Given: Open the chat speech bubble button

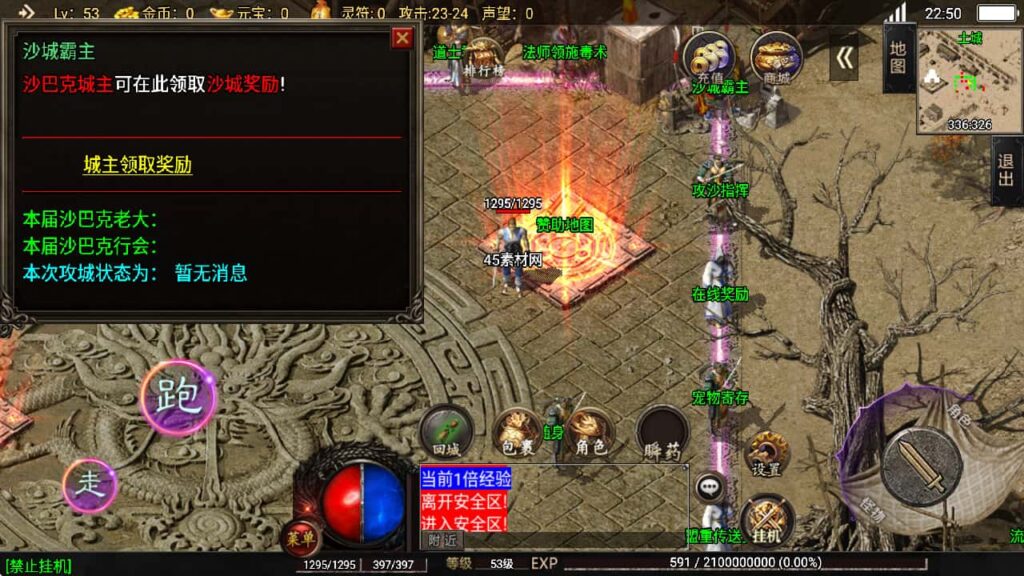Looking at the screenshot, I should point(710,487).
